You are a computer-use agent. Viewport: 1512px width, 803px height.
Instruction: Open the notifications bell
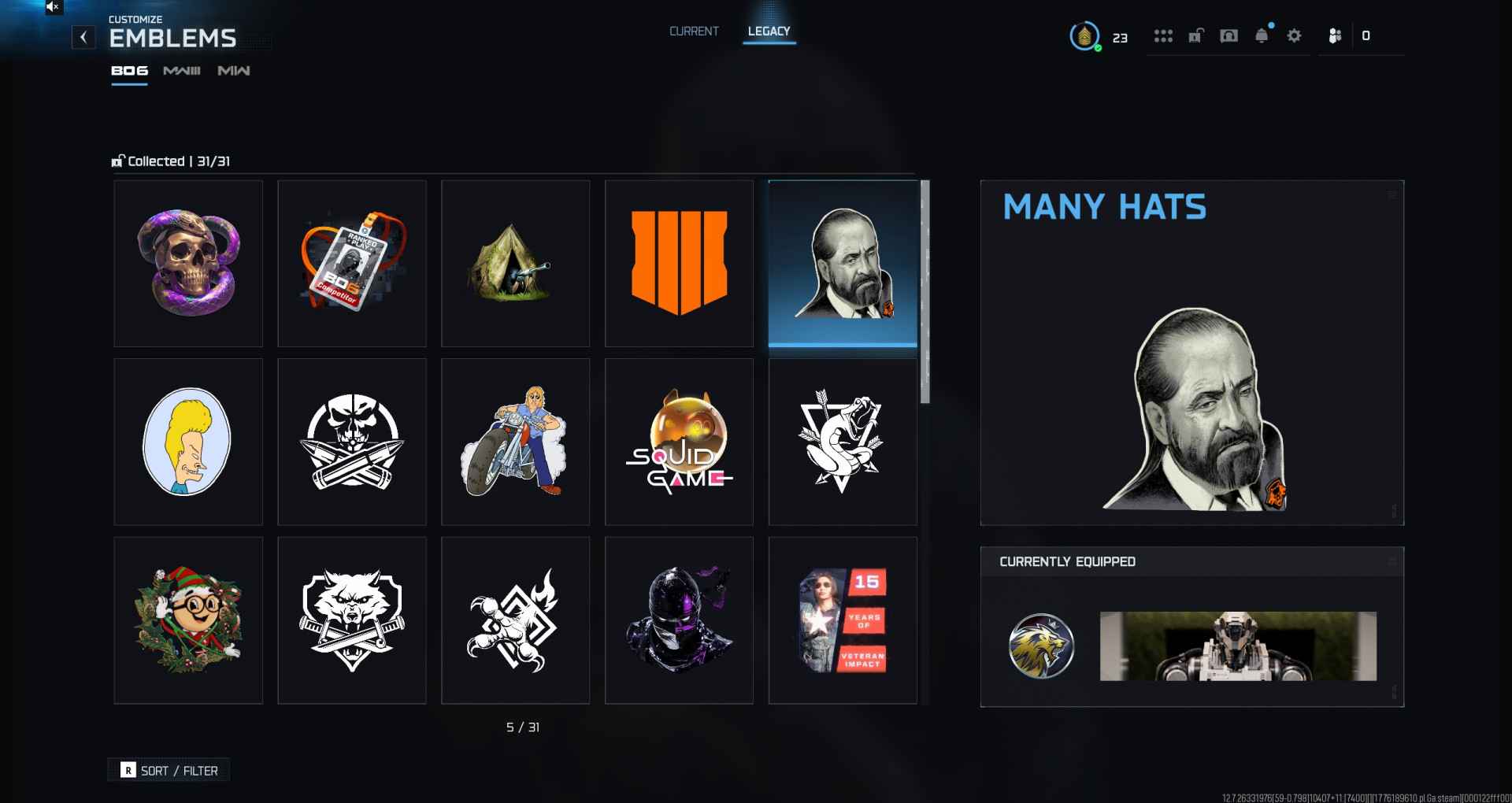1262,35
